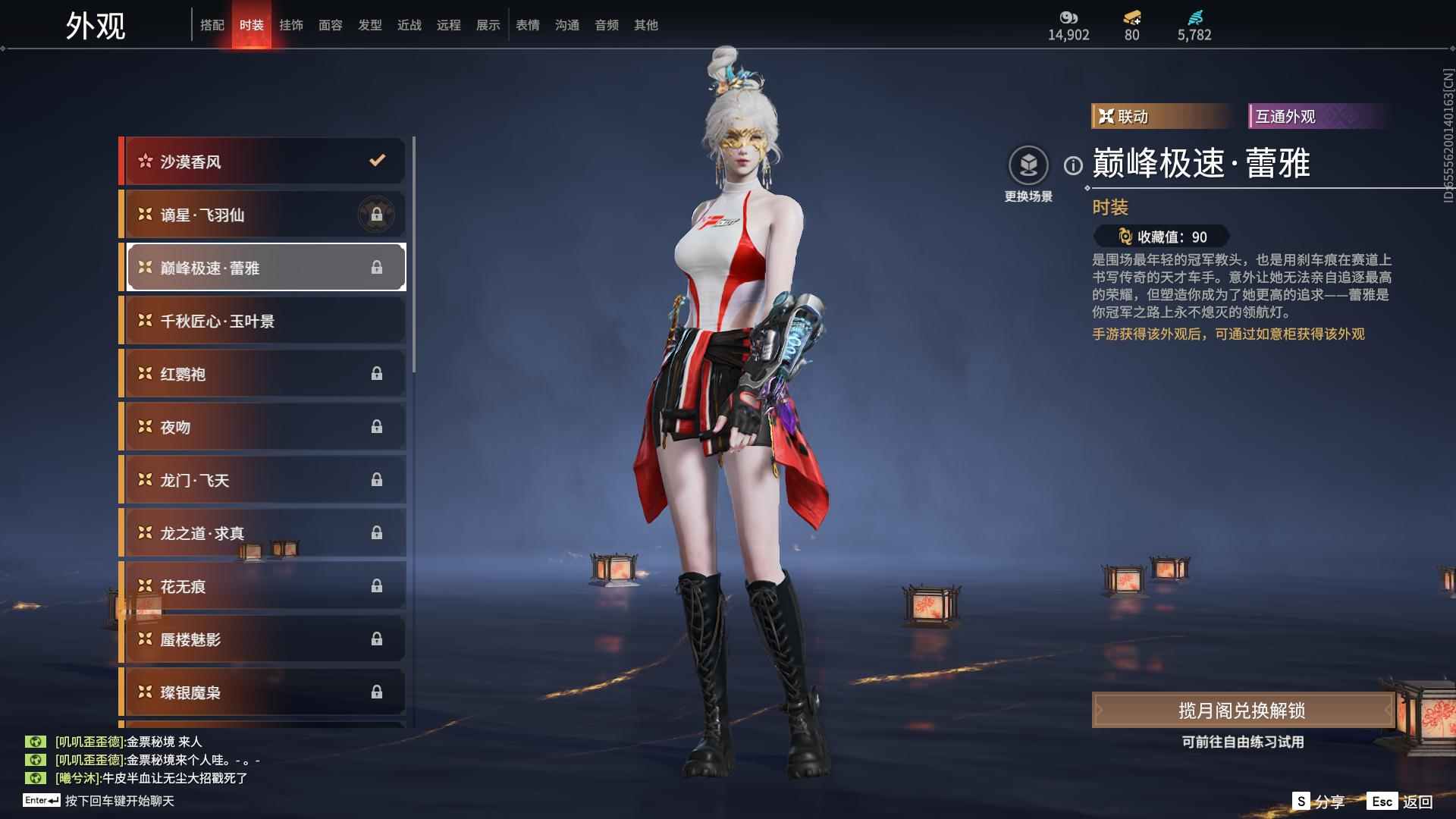
Task: Show the 表情 tab
Action: click(528, 25)
